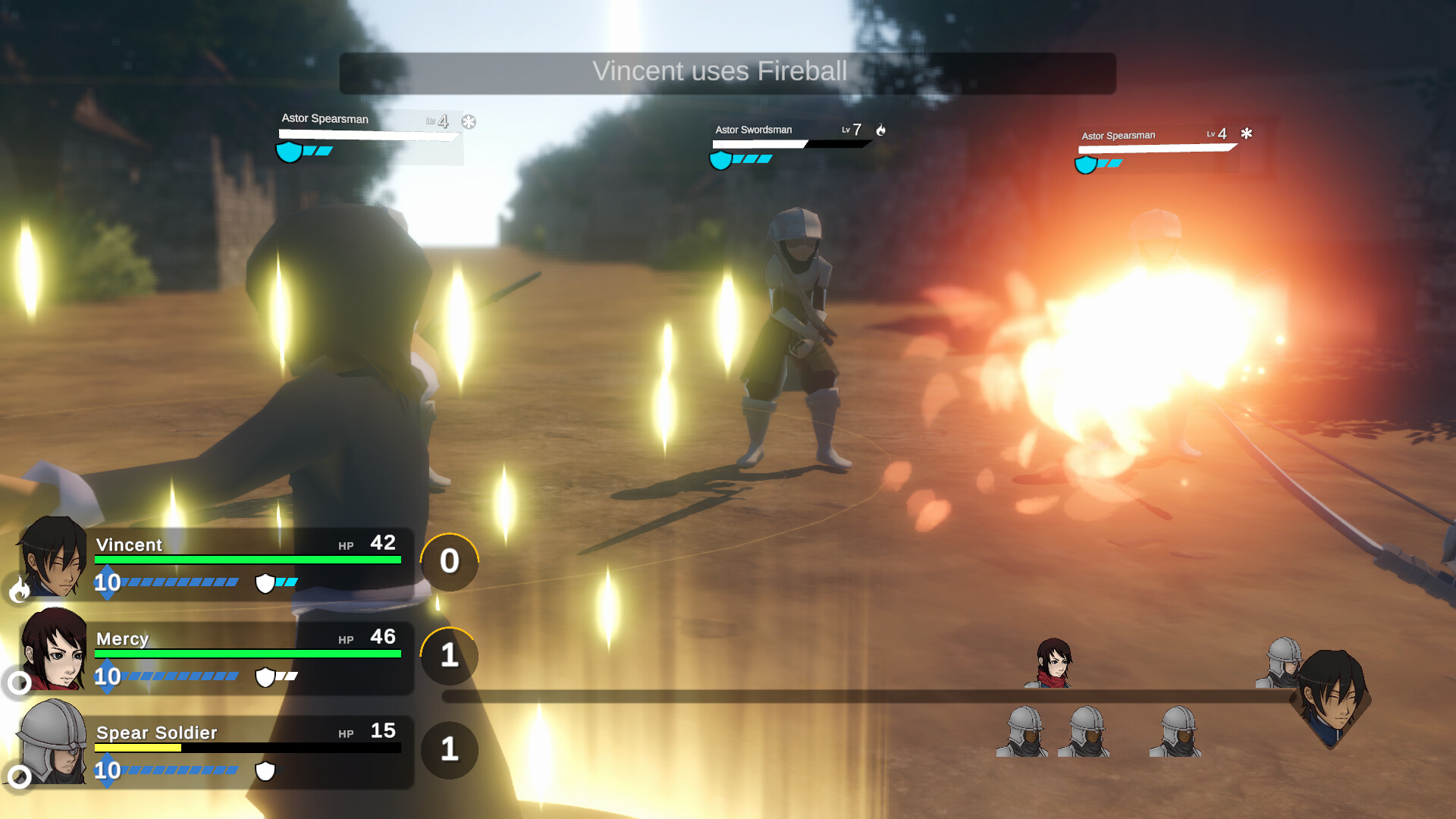Open the left Astor Spearsman's detail panel
The image size is (1456, 819).
368,136
